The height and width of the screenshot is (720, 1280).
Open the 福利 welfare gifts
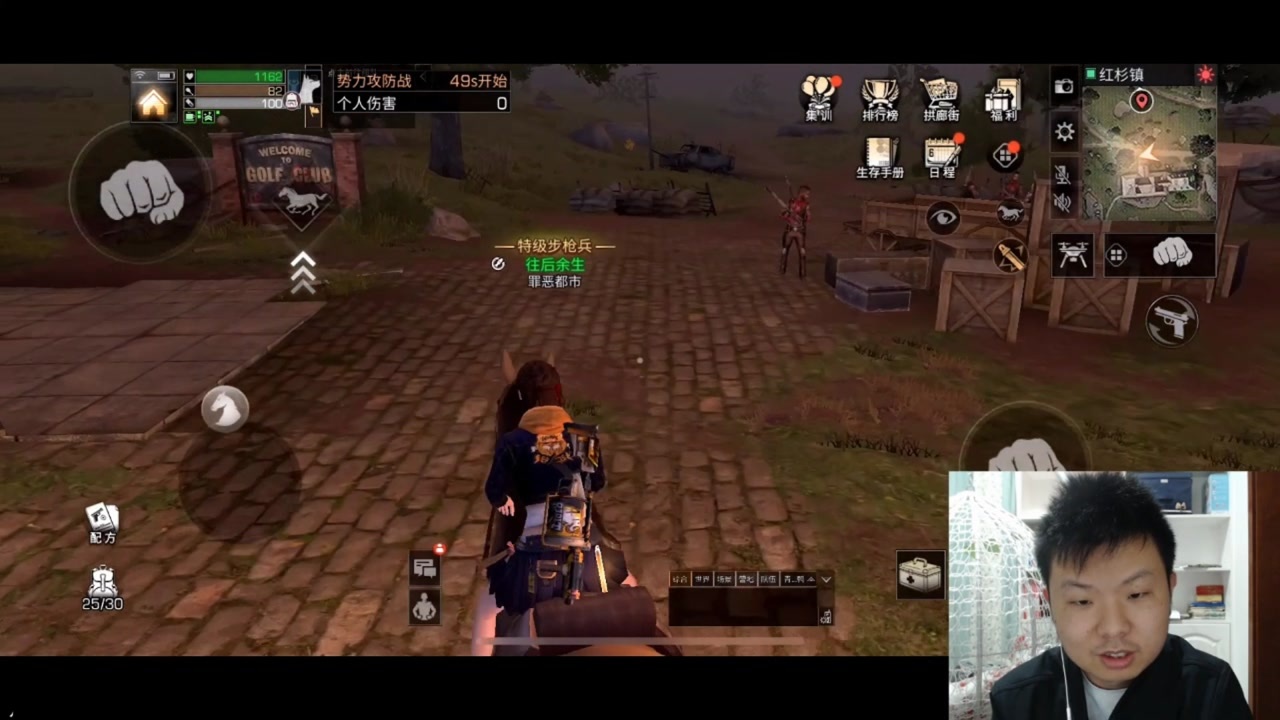[1002, 98]
